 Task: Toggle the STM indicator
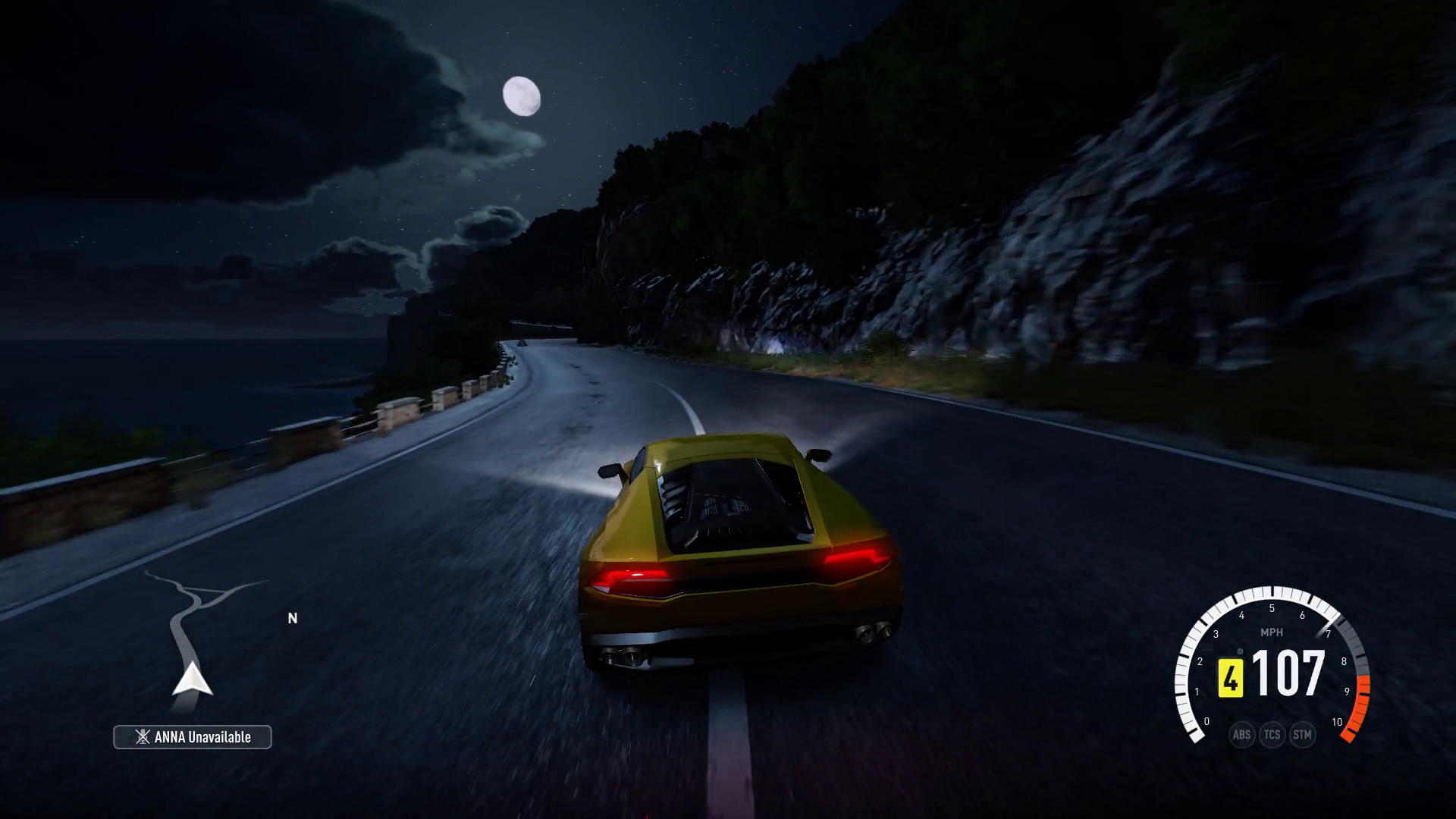pyautogui.click(x=1302, y=735)
